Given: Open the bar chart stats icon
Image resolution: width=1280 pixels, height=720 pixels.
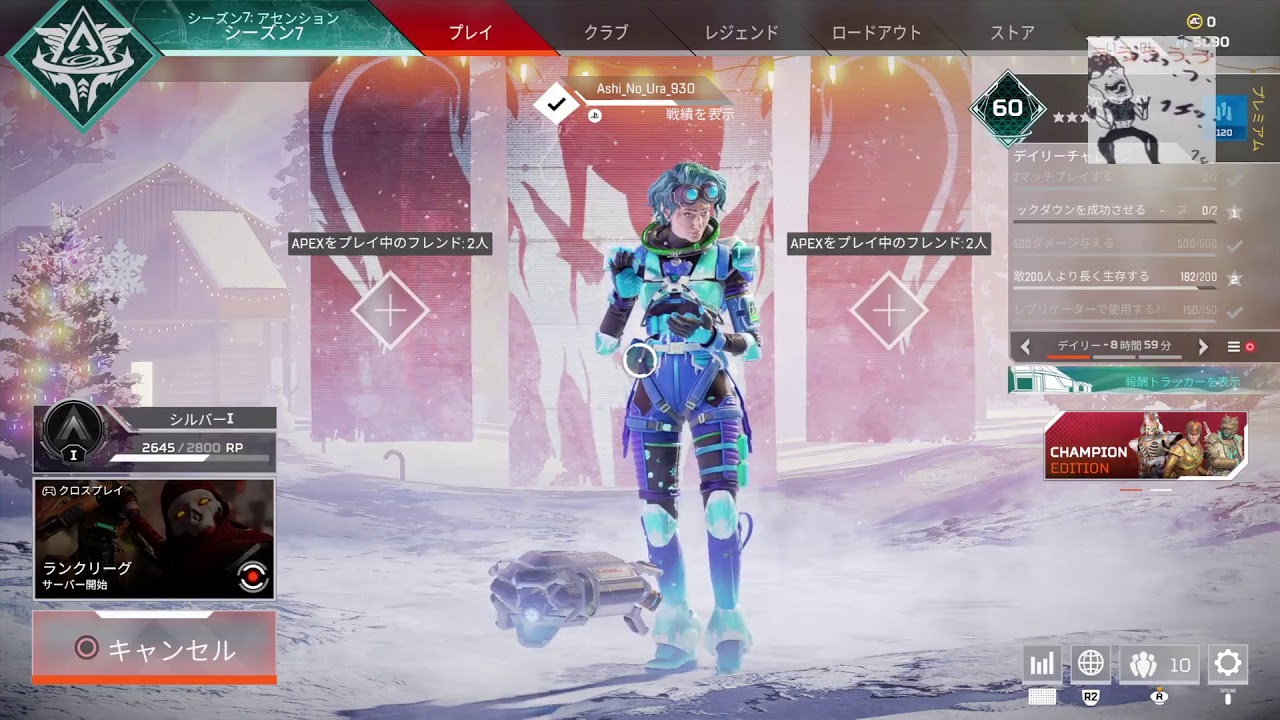Looking at the screenshot, I should [x=1042, y=664].
